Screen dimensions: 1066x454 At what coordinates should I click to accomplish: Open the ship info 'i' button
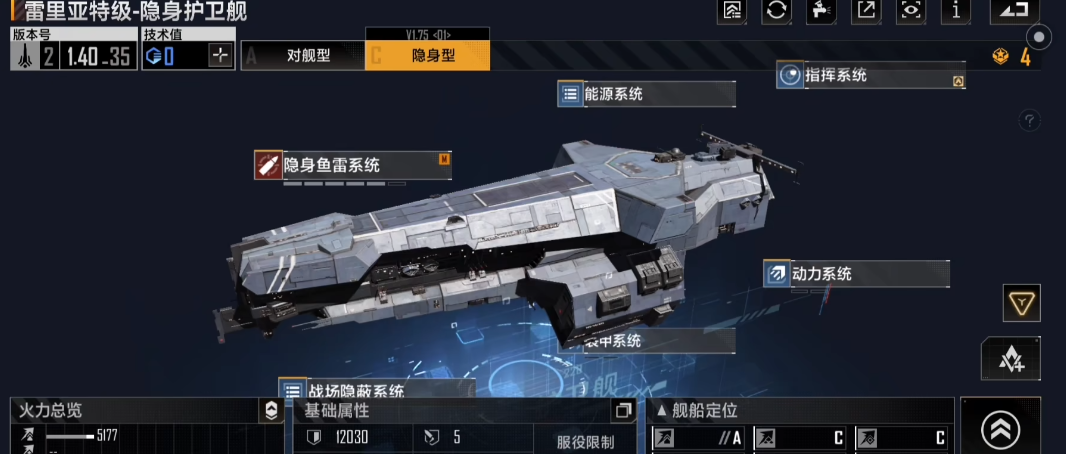[956, 11]
